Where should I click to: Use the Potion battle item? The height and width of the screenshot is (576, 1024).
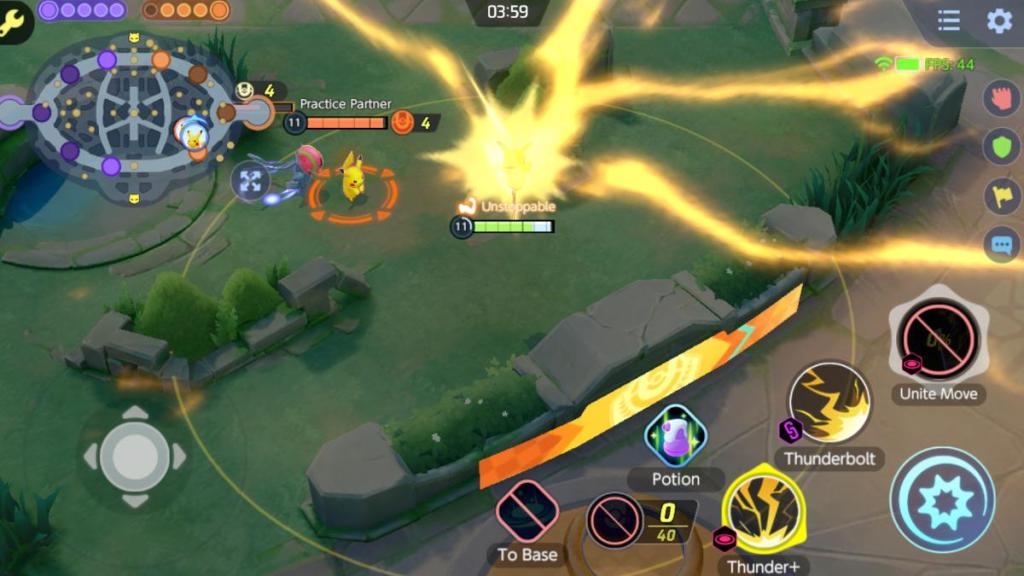click(x=676, y=436)
